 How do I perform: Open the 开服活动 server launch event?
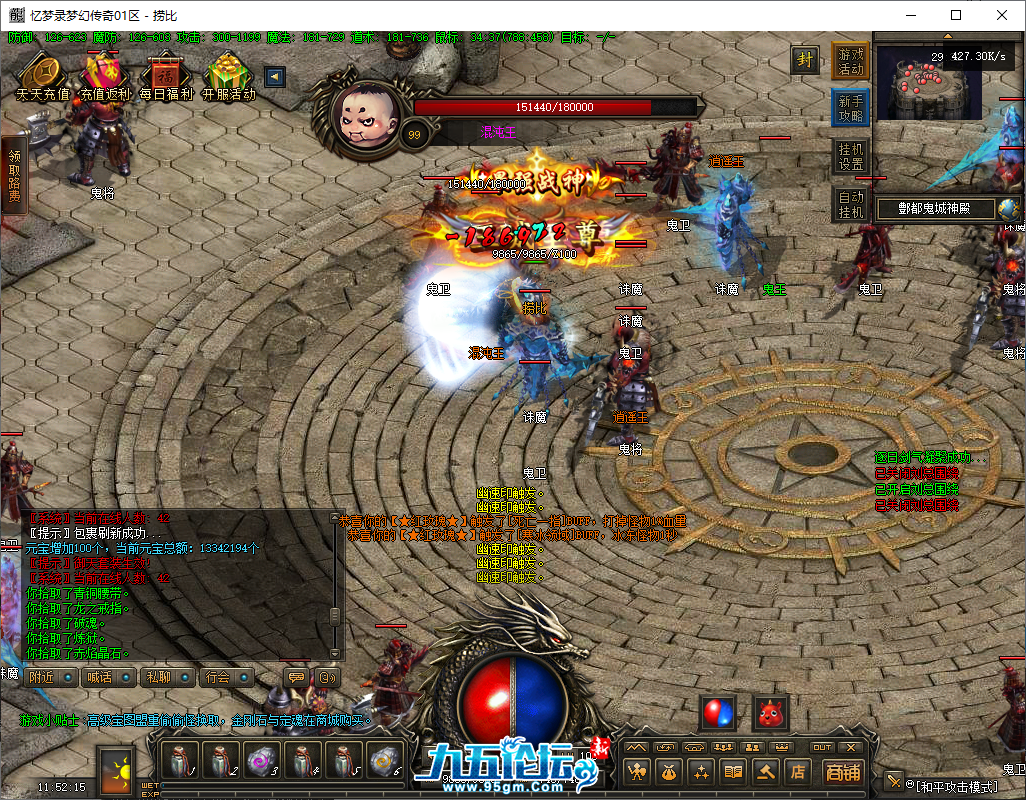click(x=229, y=76)
